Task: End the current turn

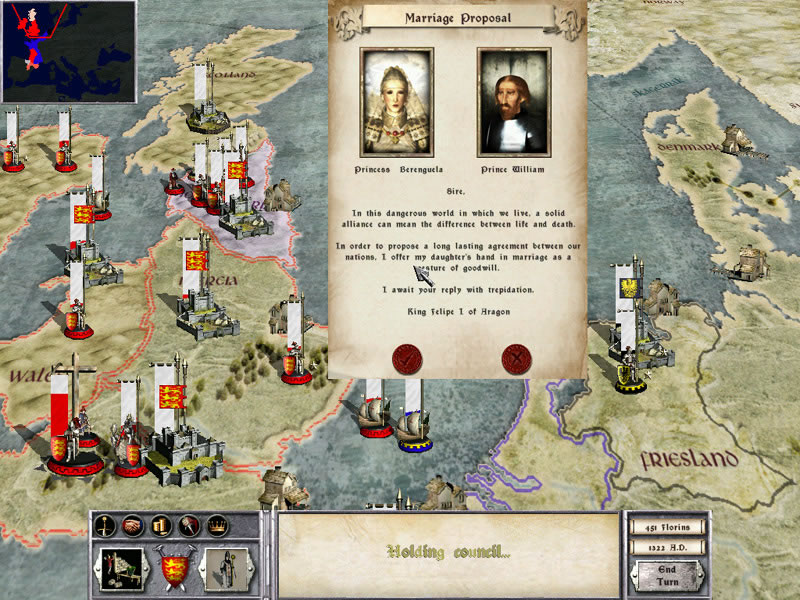Action: pos(666,574)
